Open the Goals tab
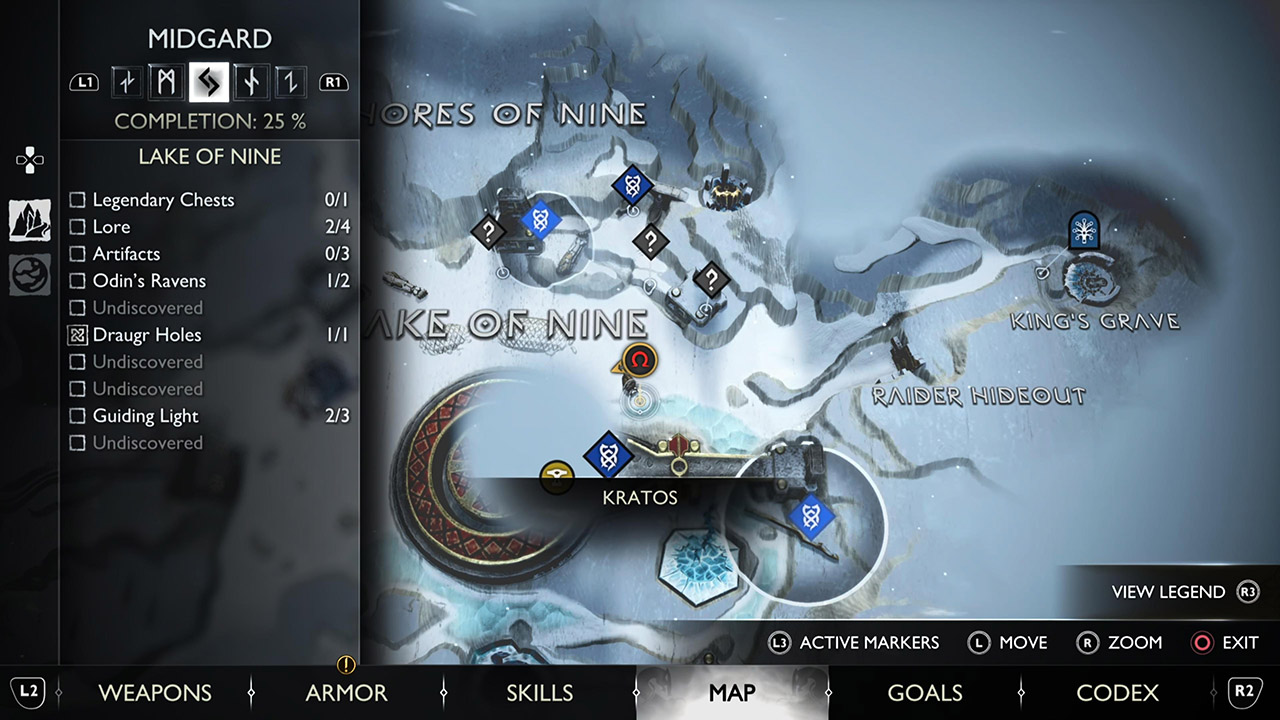 pyautogui.click(x=924, y=693)
